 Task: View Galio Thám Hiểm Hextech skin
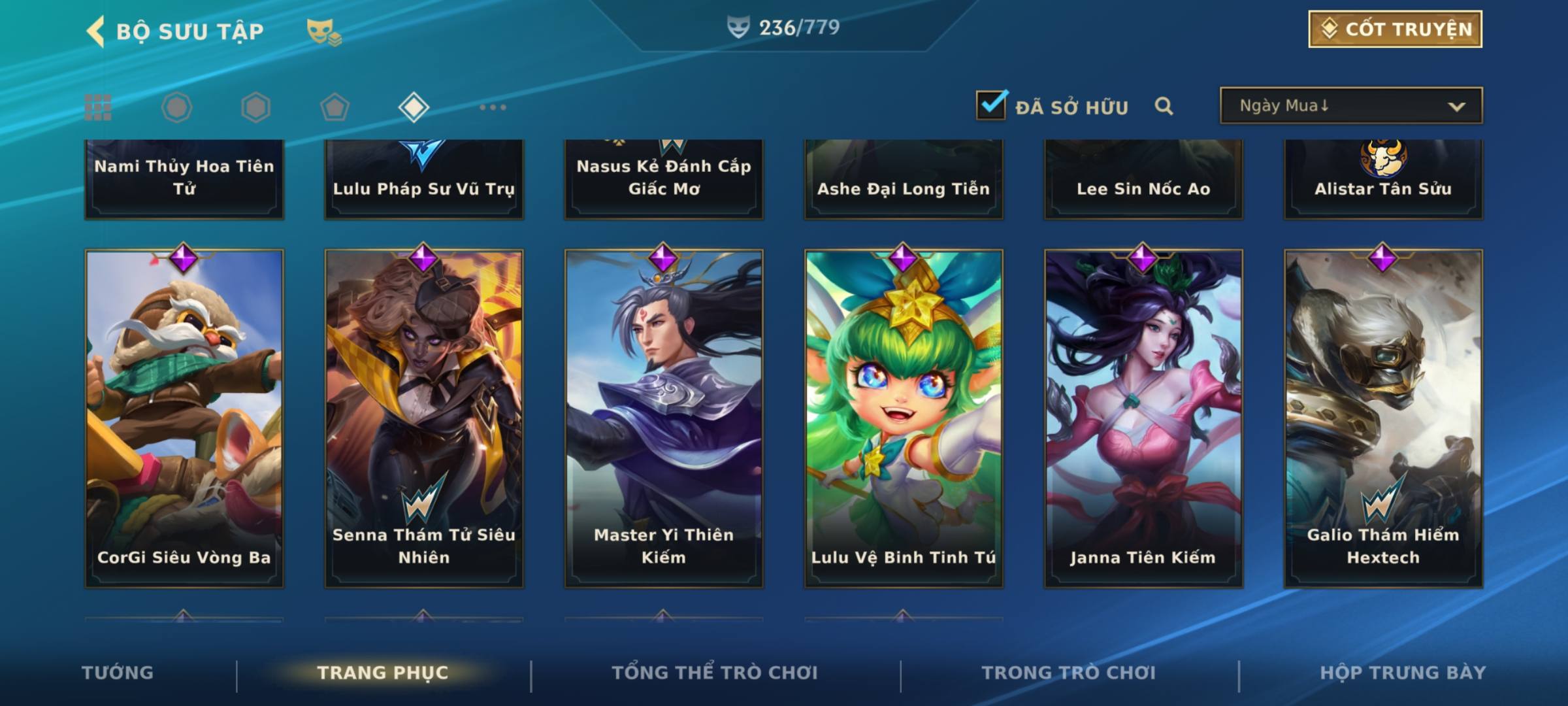(1383, 418)
